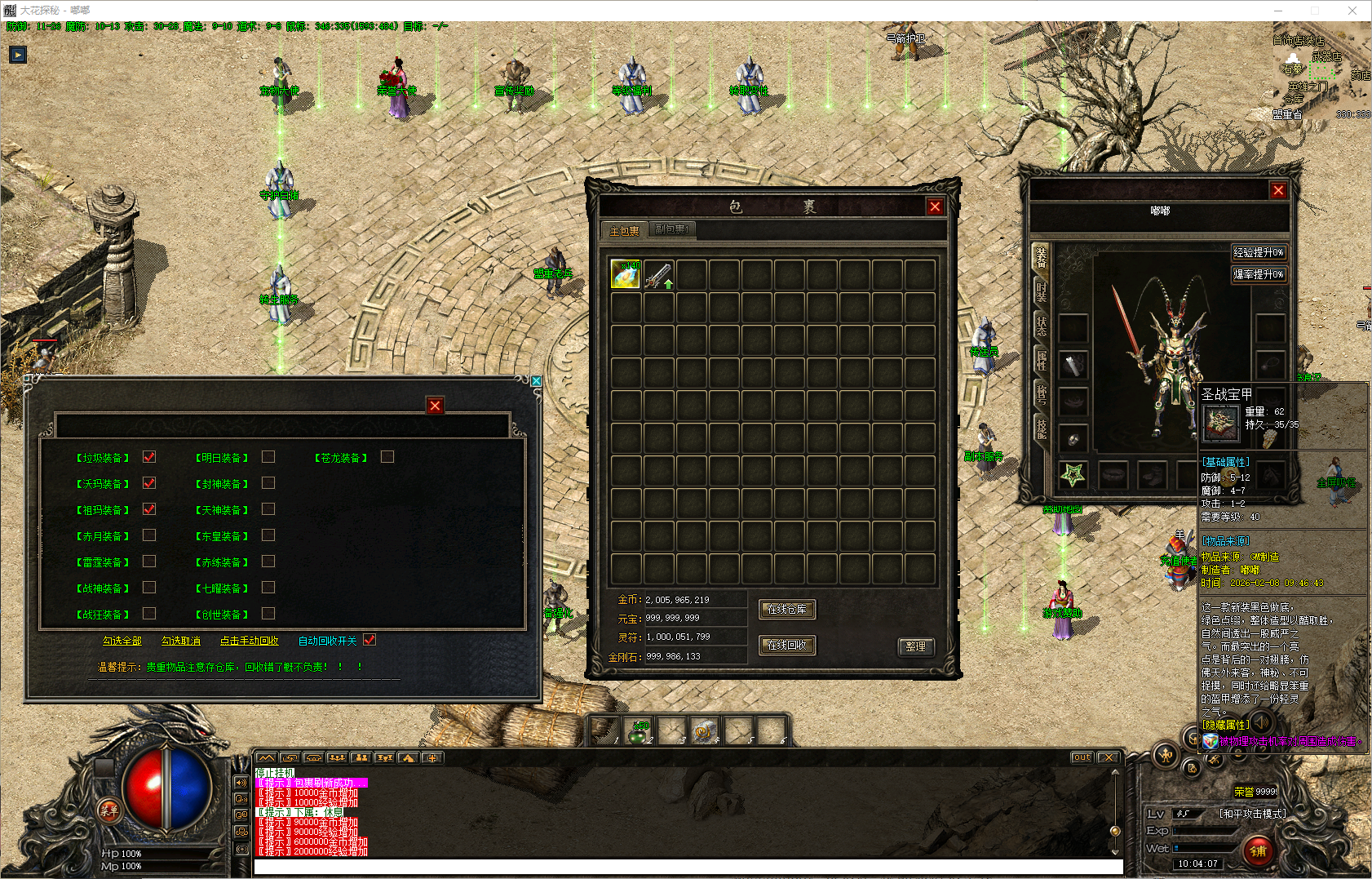This screenshot has width=1372, height=879.
Task: Sort the bag with 整理 button
Action: (x=916, y=646)
